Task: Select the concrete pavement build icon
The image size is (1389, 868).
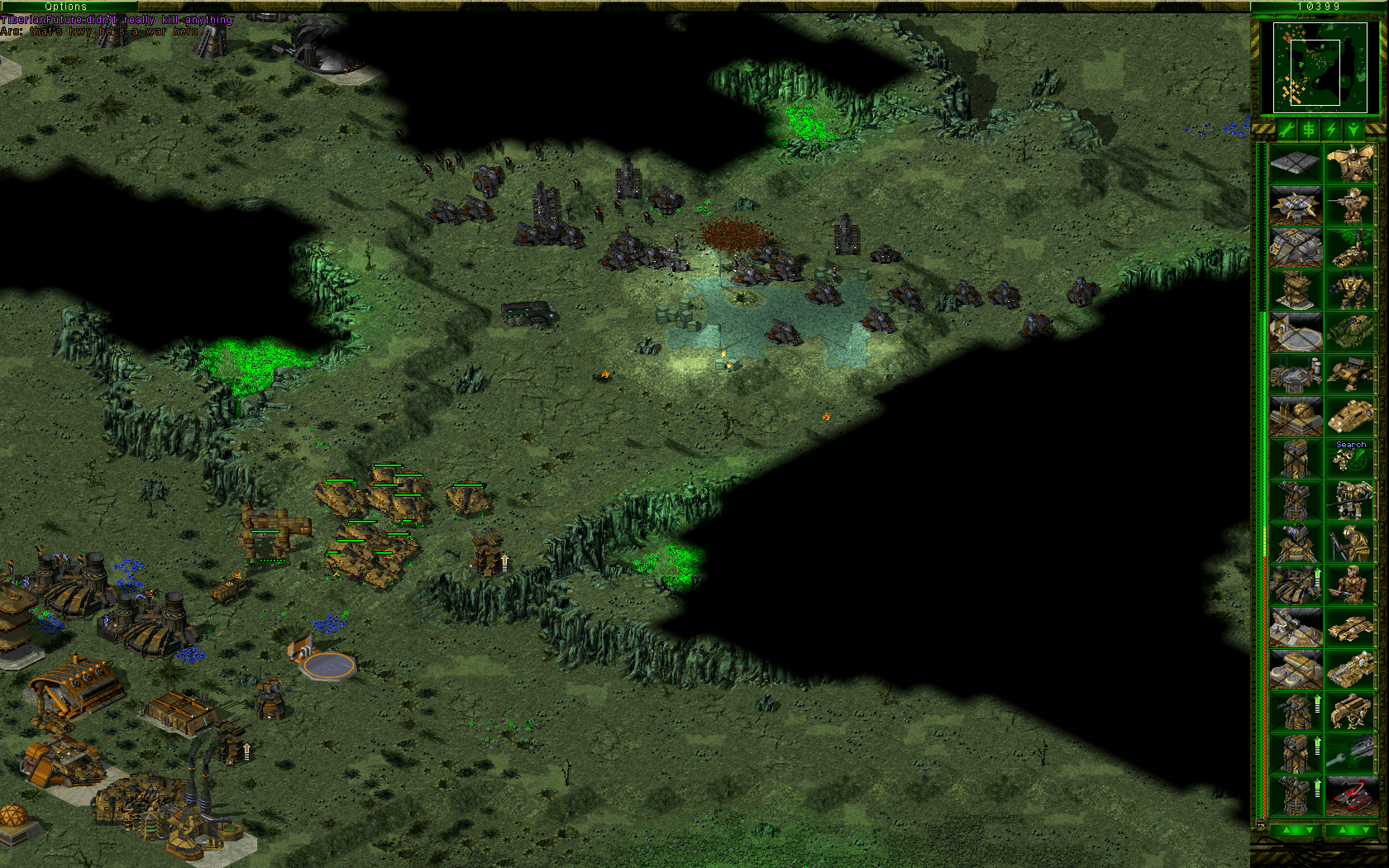Action: pyautogui.click(x=1295, y=164)
